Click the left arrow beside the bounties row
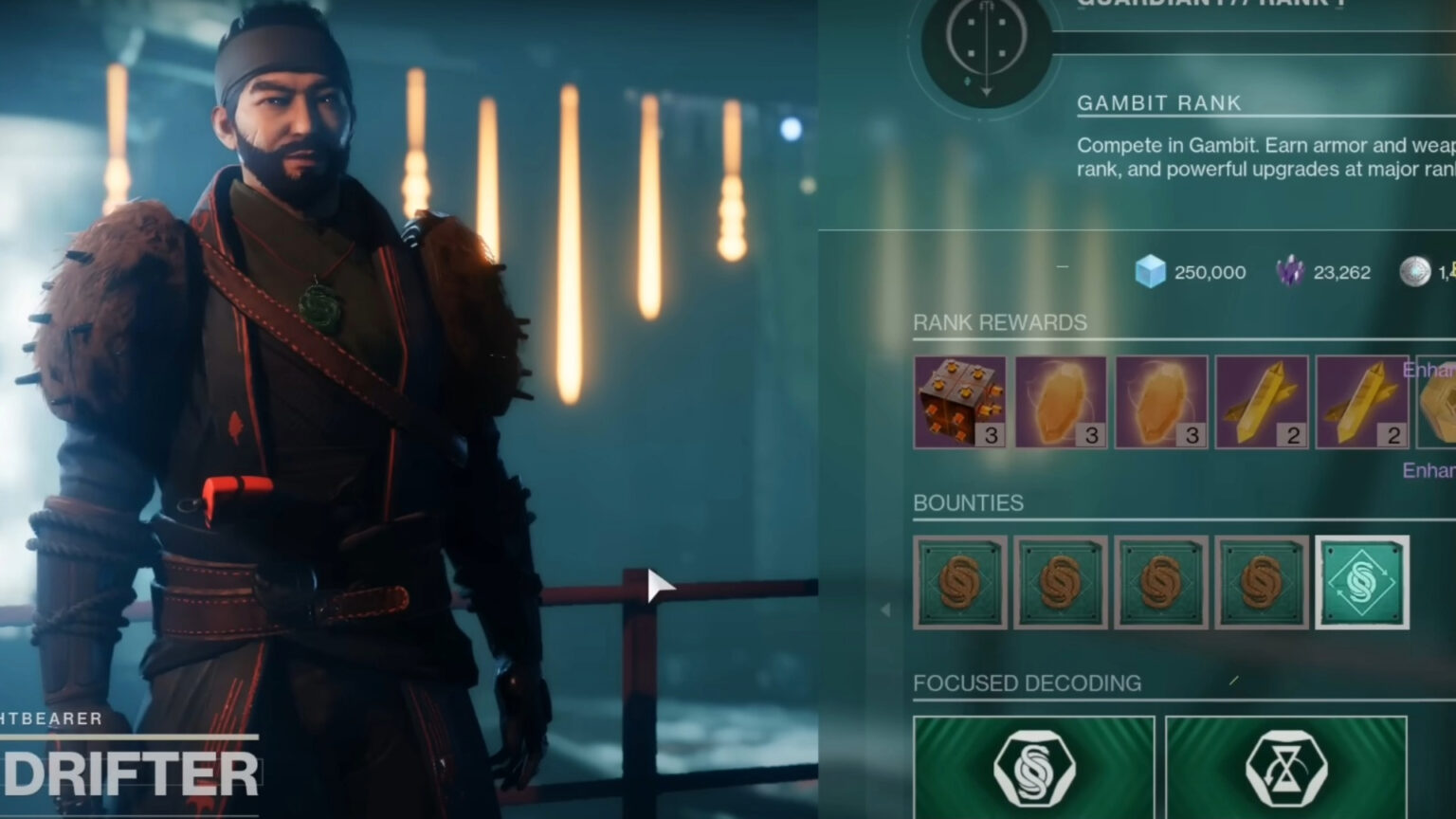 click(886, 608)
